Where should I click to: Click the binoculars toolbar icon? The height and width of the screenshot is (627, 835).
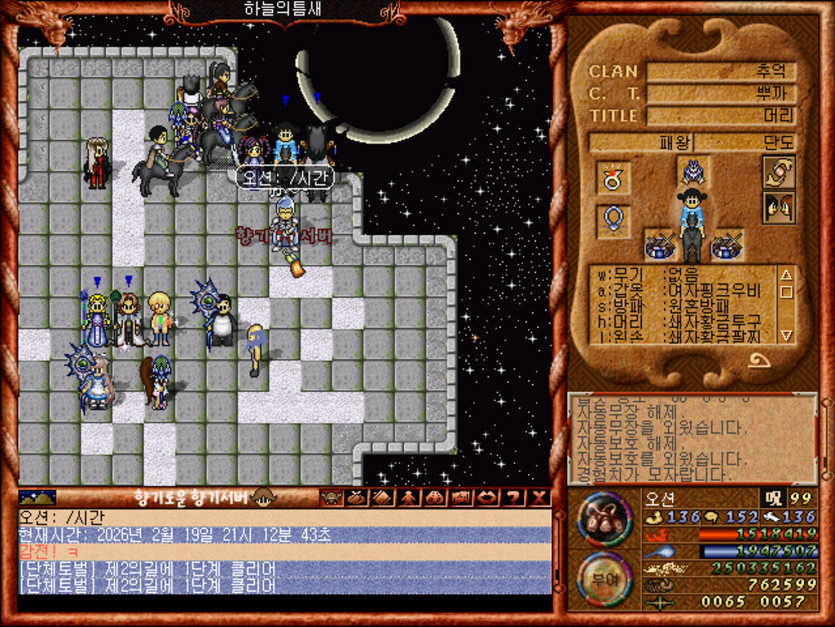(x=435, y=497)
